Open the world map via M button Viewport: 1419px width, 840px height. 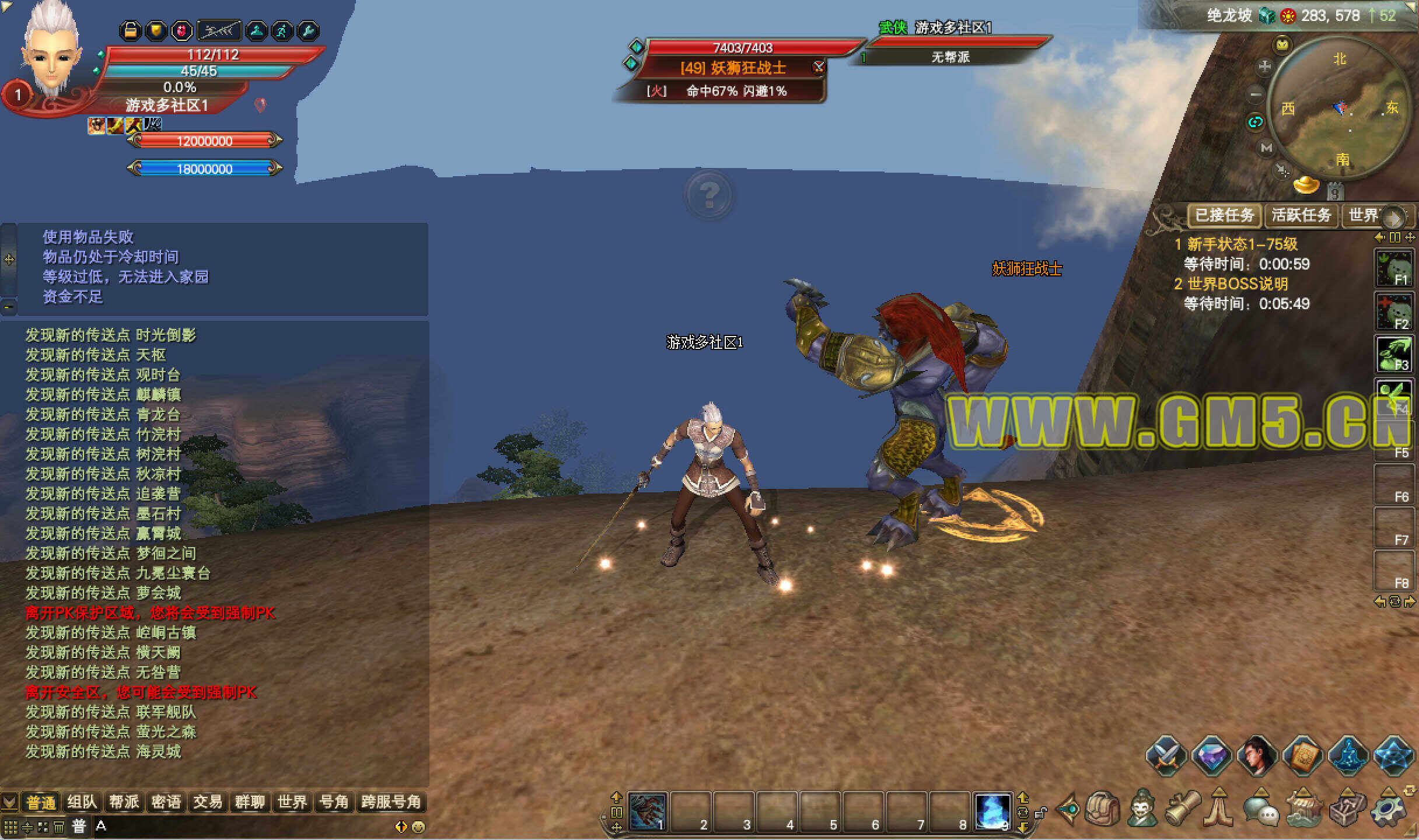1266,148
